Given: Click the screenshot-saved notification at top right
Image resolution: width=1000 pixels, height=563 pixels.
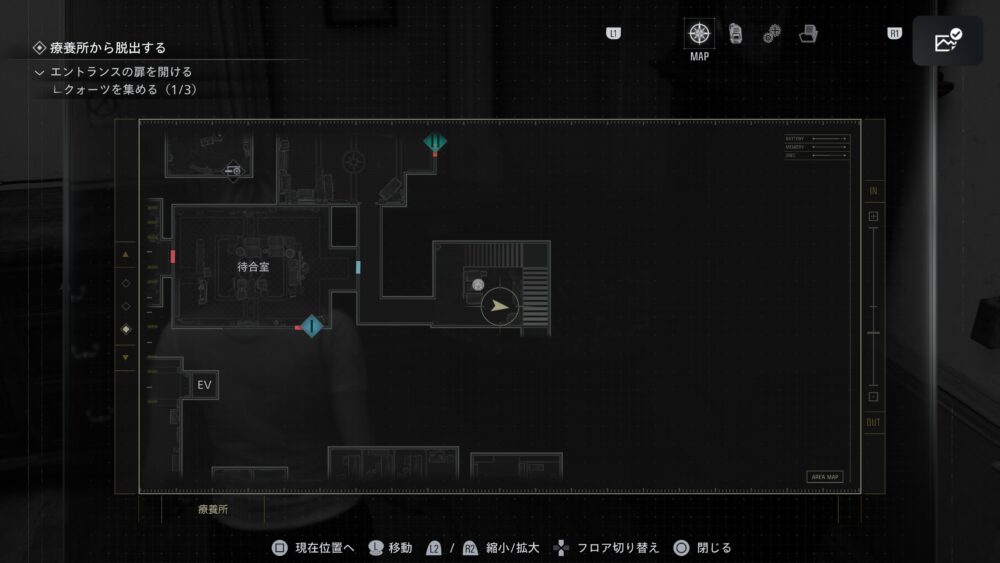Looking at the screenshot, I should pos(947,41).
